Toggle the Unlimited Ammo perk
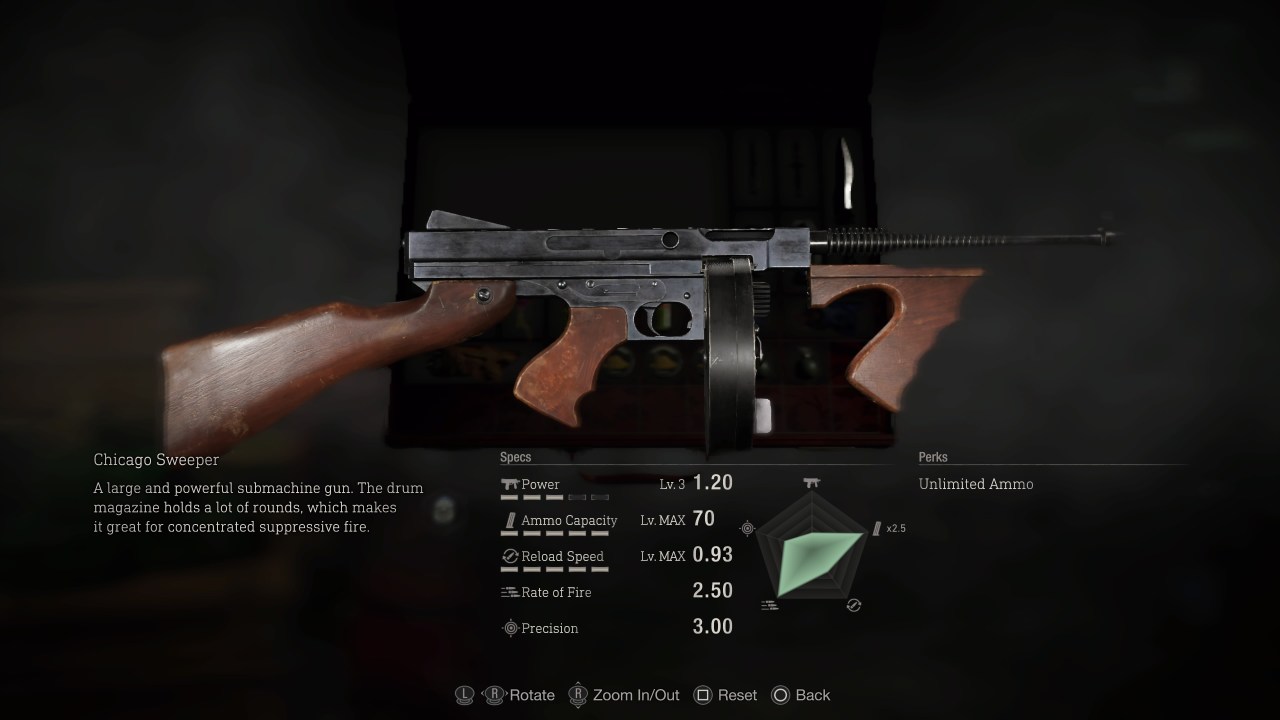Screen dimensions: 1280x720 (x=976, y=484)
